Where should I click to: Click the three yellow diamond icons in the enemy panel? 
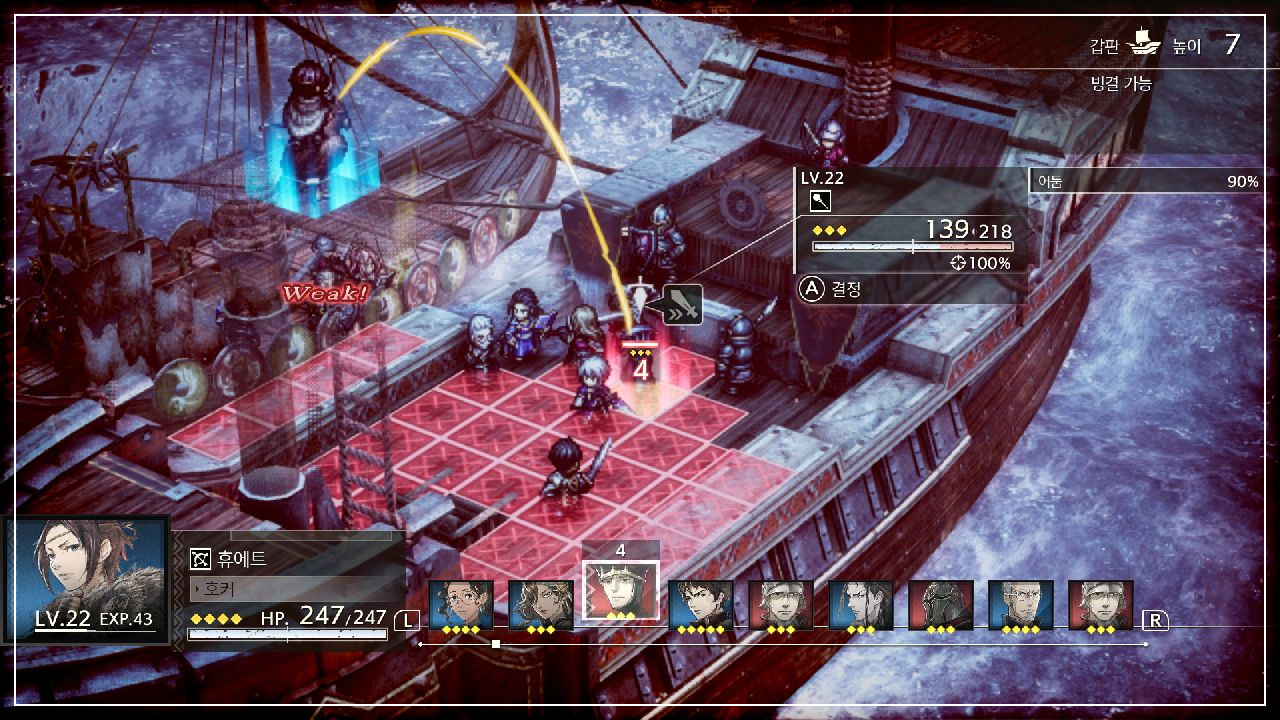coord(829,230)
